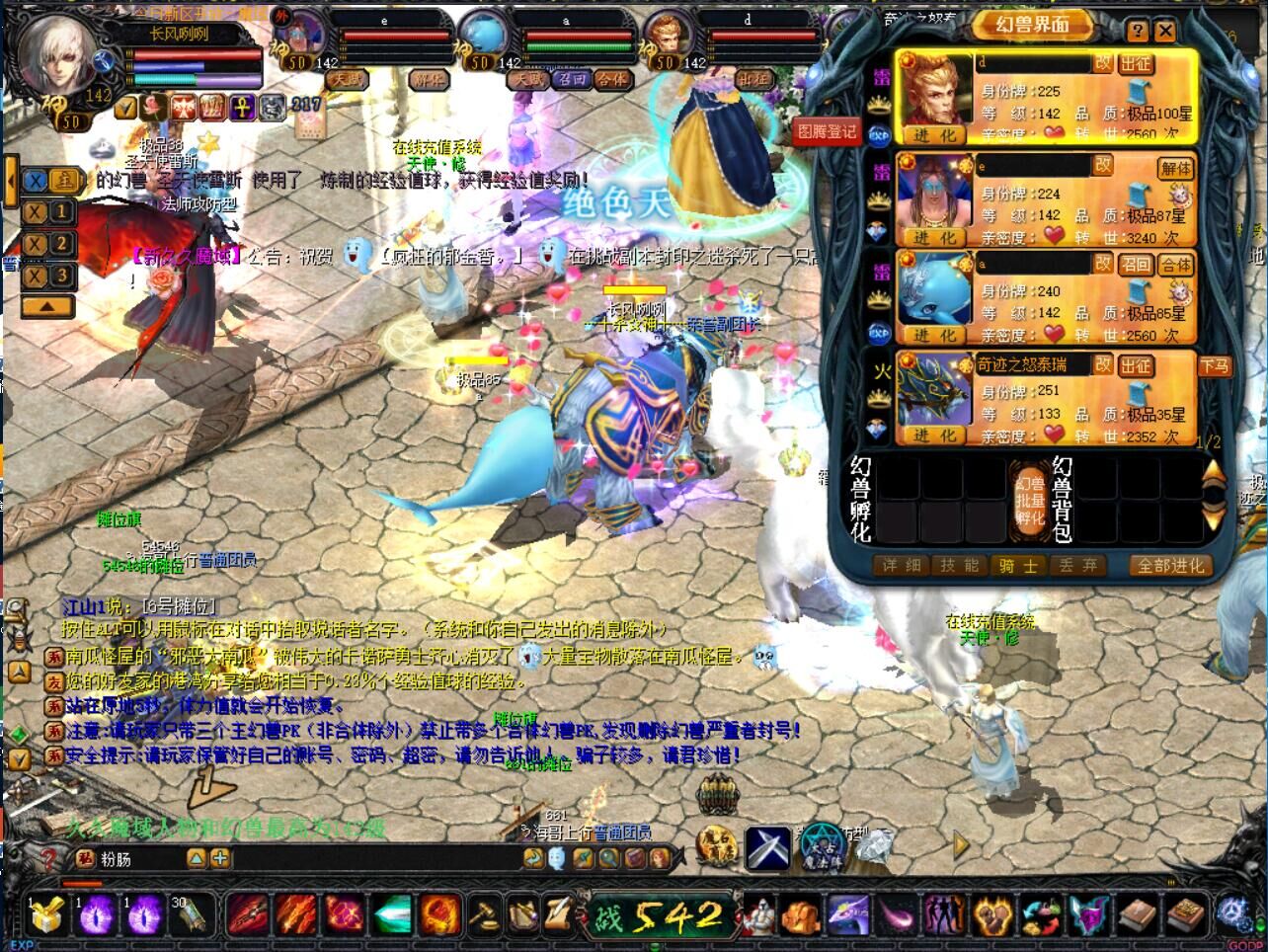Viewport: 1268px width, 952px height.
Task: Rename 奇迹之怒泰瑞 with the 改 button
Action: click(1103, 364)
